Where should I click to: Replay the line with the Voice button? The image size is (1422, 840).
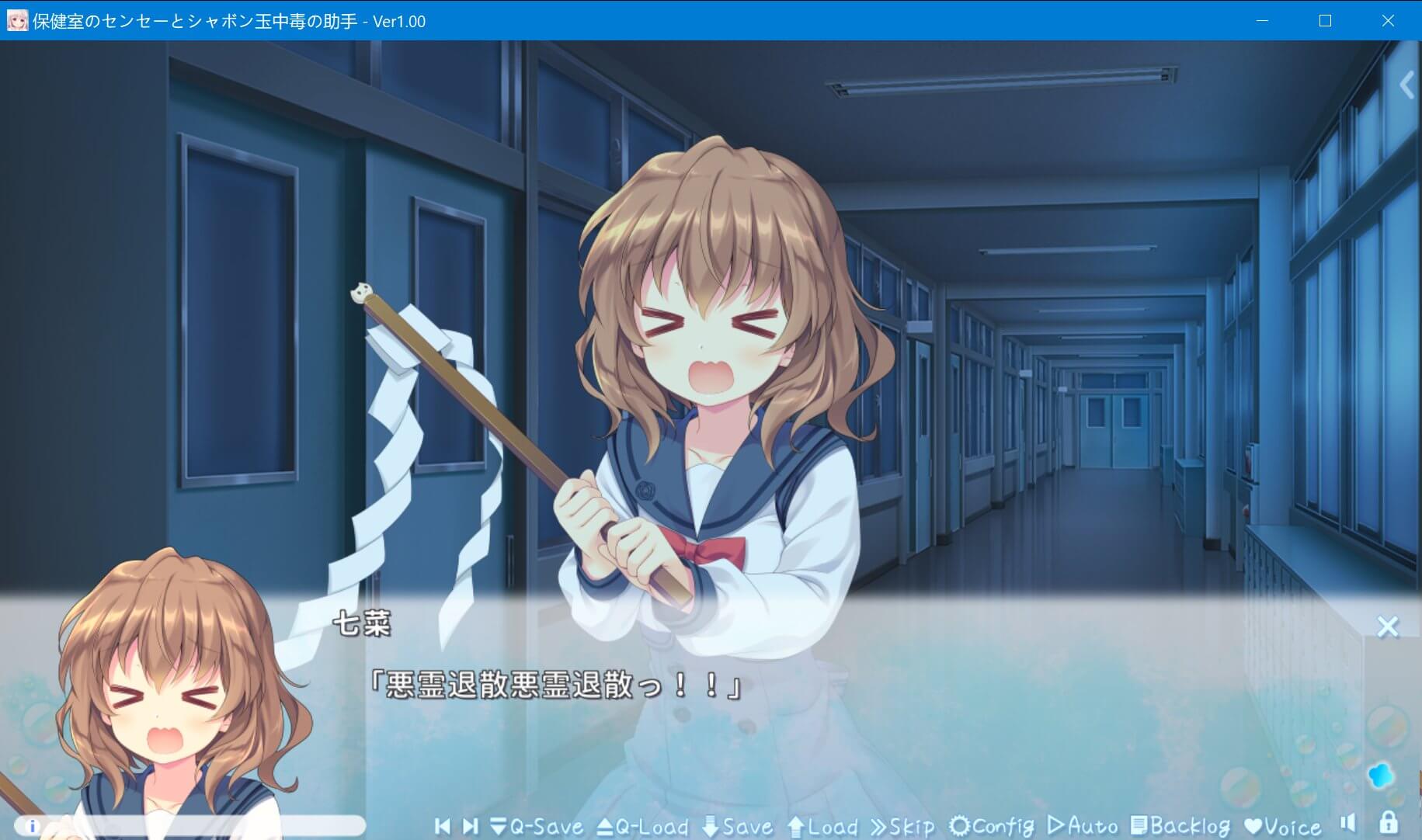point(1281,826)
